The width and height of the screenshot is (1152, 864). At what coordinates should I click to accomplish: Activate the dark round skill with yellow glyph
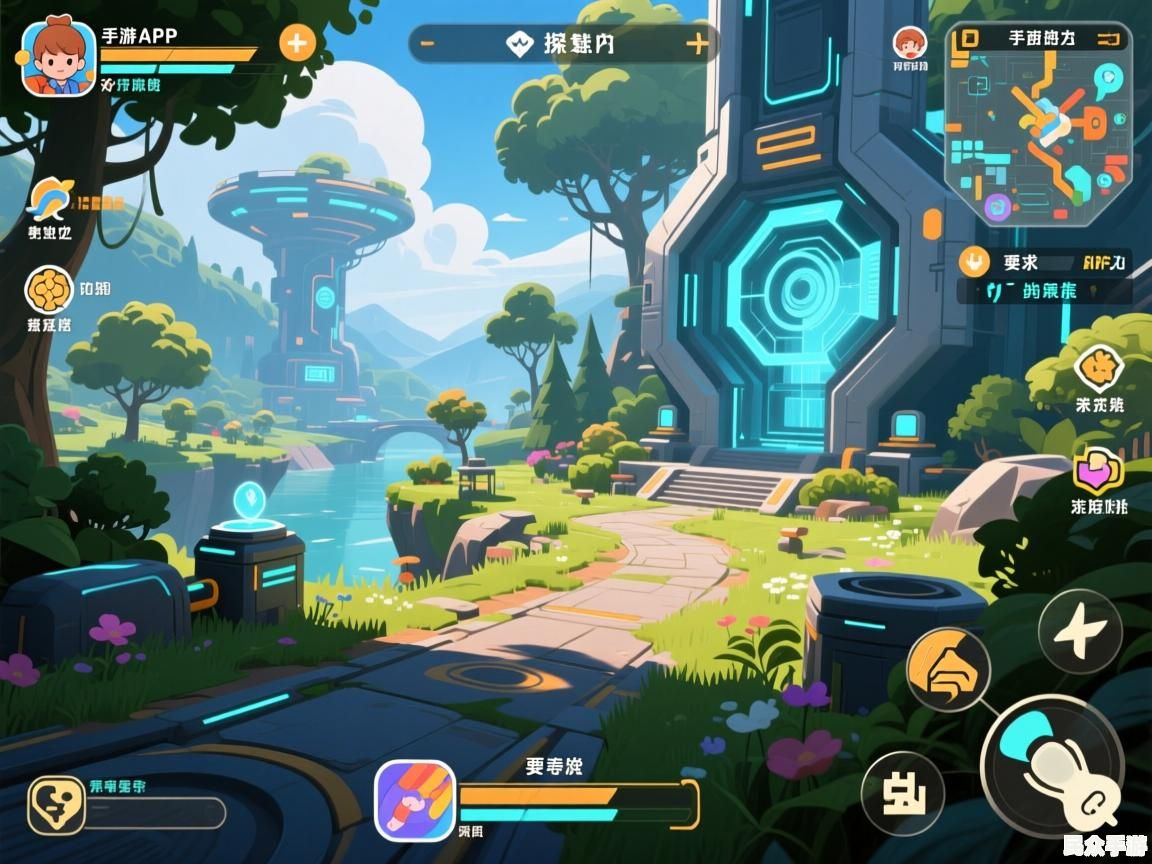[902, 793]
